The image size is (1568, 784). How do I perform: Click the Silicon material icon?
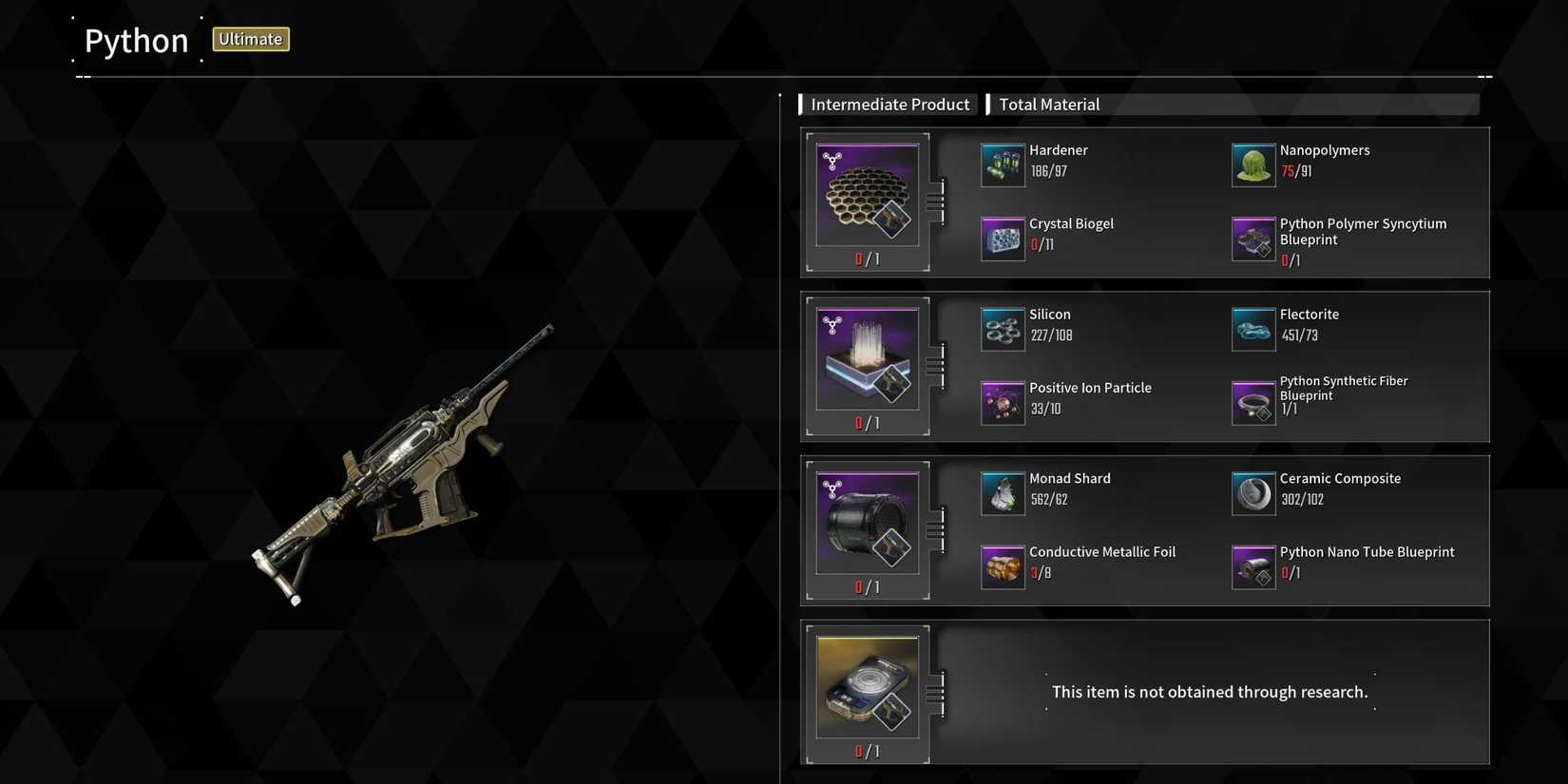click(x=1003, y=328)
